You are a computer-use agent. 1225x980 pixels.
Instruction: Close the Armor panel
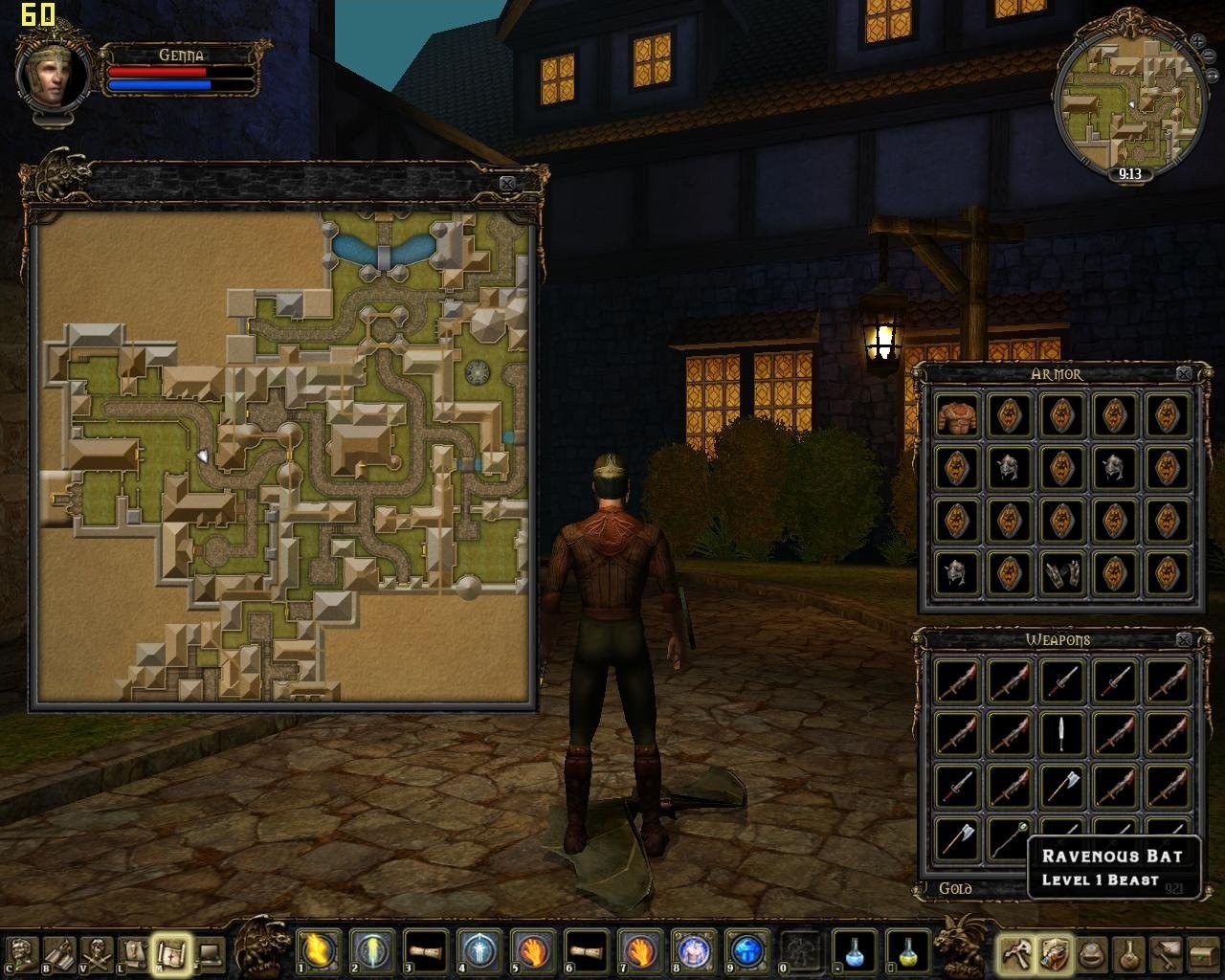[1184, 373]
